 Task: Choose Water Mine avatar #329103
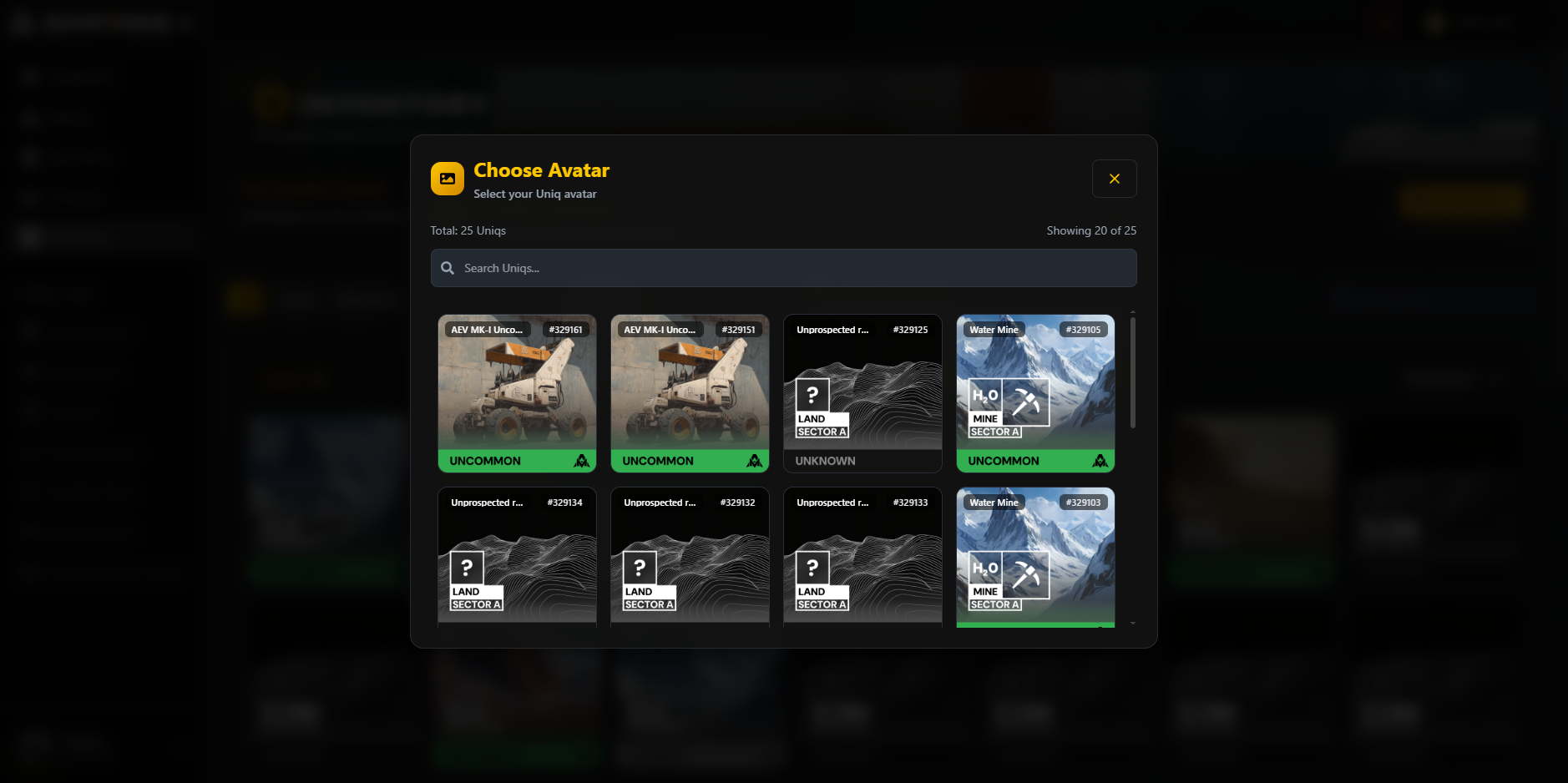(1035, 557)
